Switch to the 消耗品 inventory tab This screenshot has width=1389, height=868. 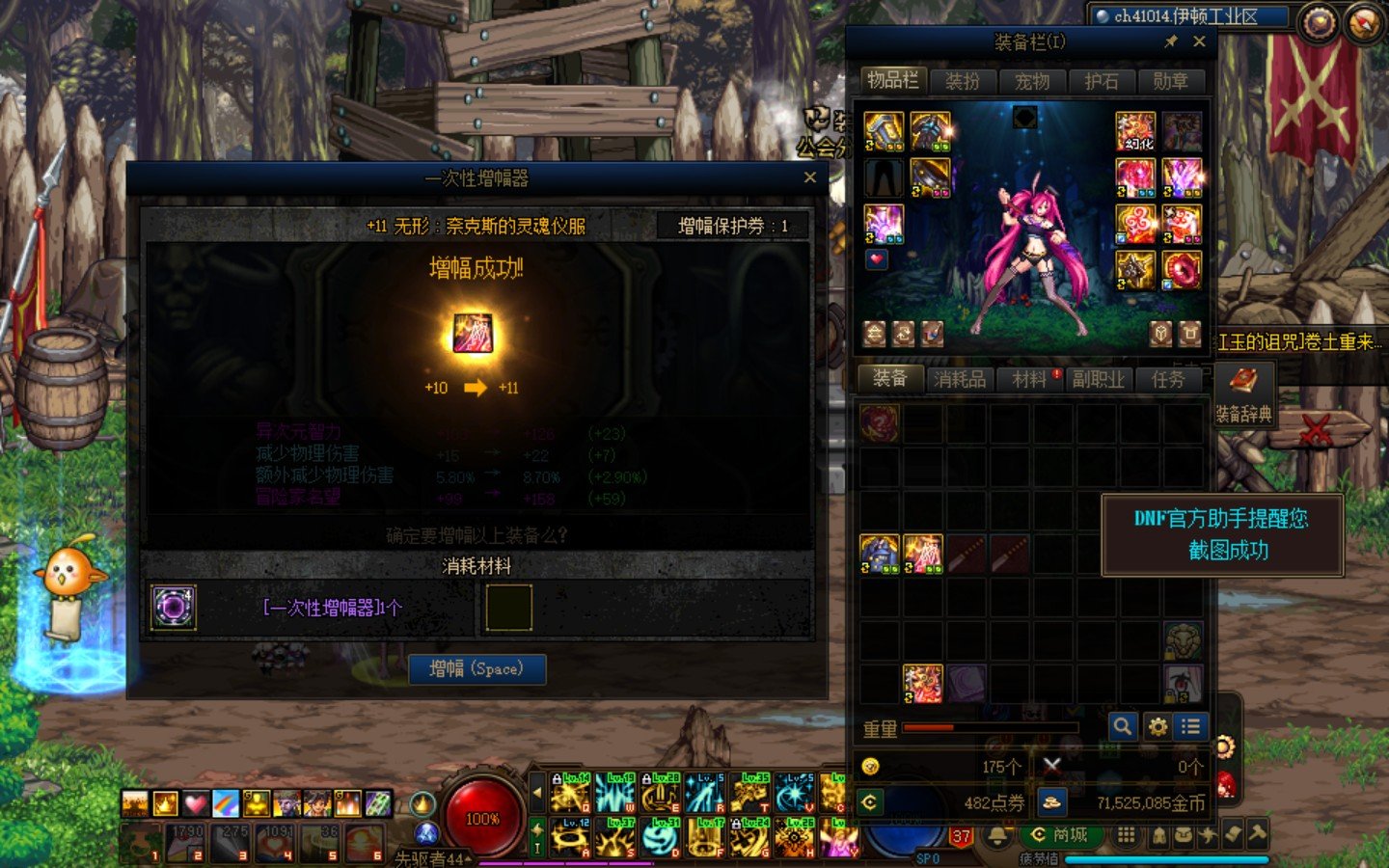[x=960, y=379]
